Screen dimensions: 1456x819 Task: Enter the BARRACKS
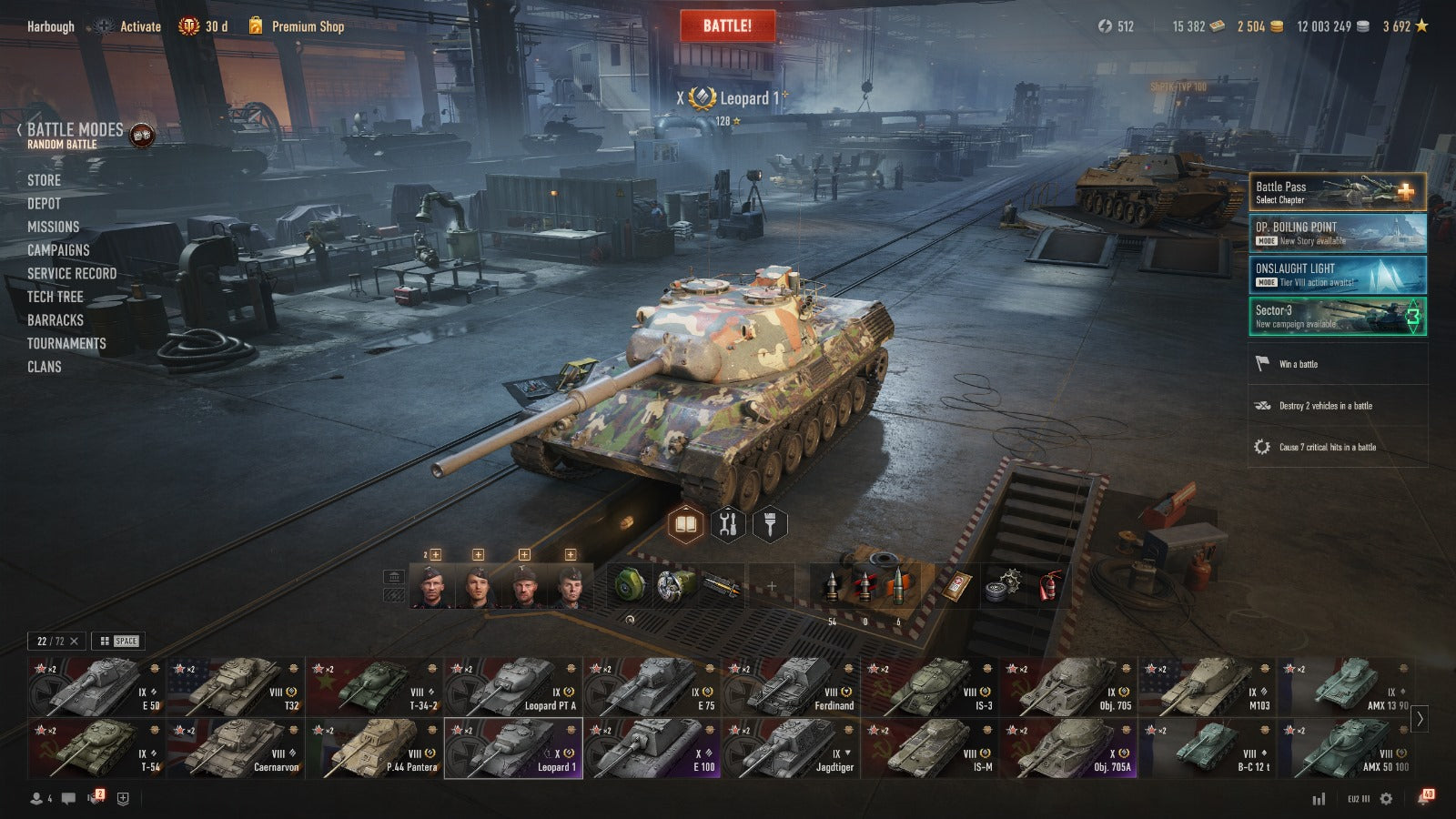[x=55, y=320]
